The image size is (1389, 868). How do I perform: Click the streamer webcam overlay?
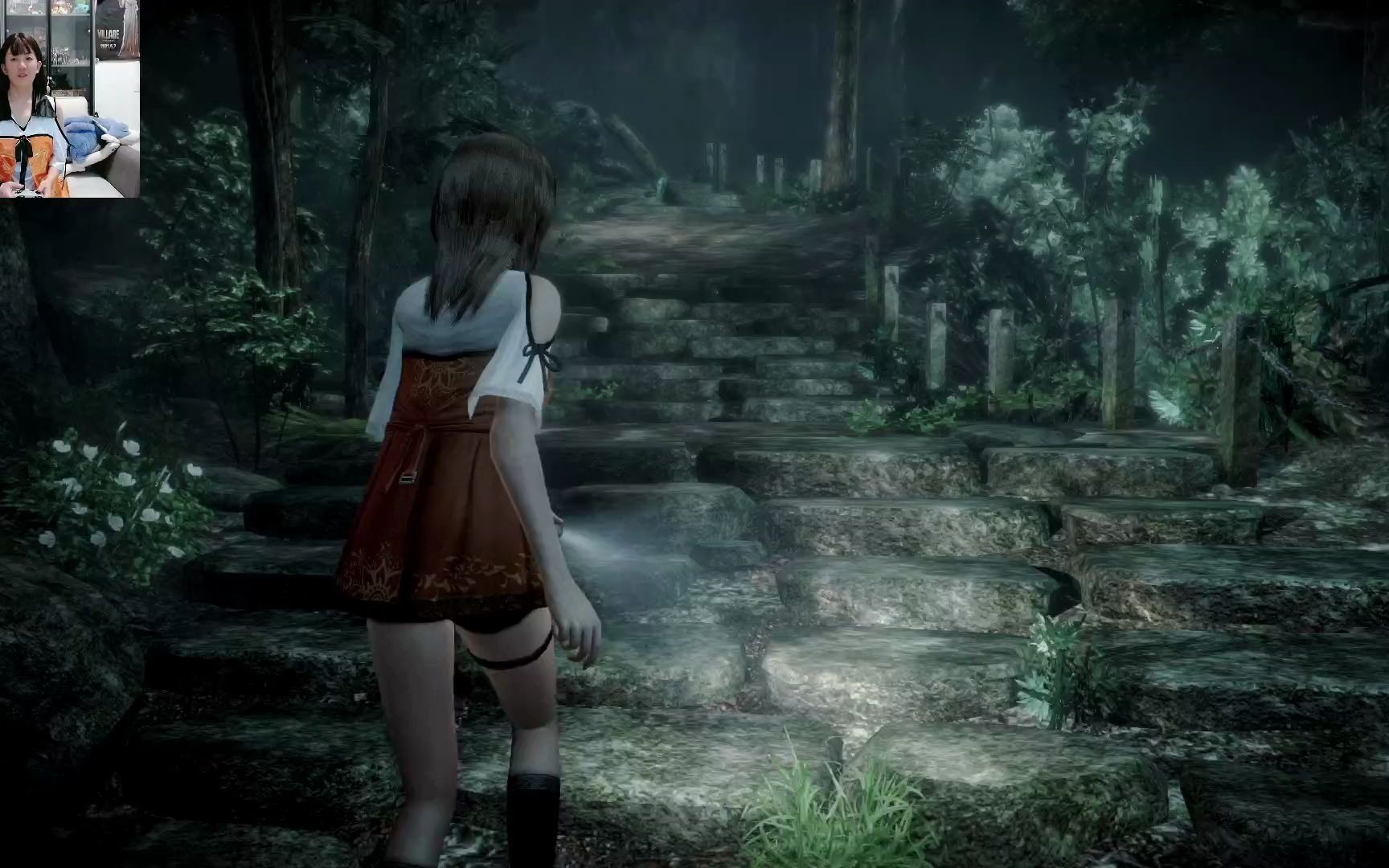[x=70, y=98]
